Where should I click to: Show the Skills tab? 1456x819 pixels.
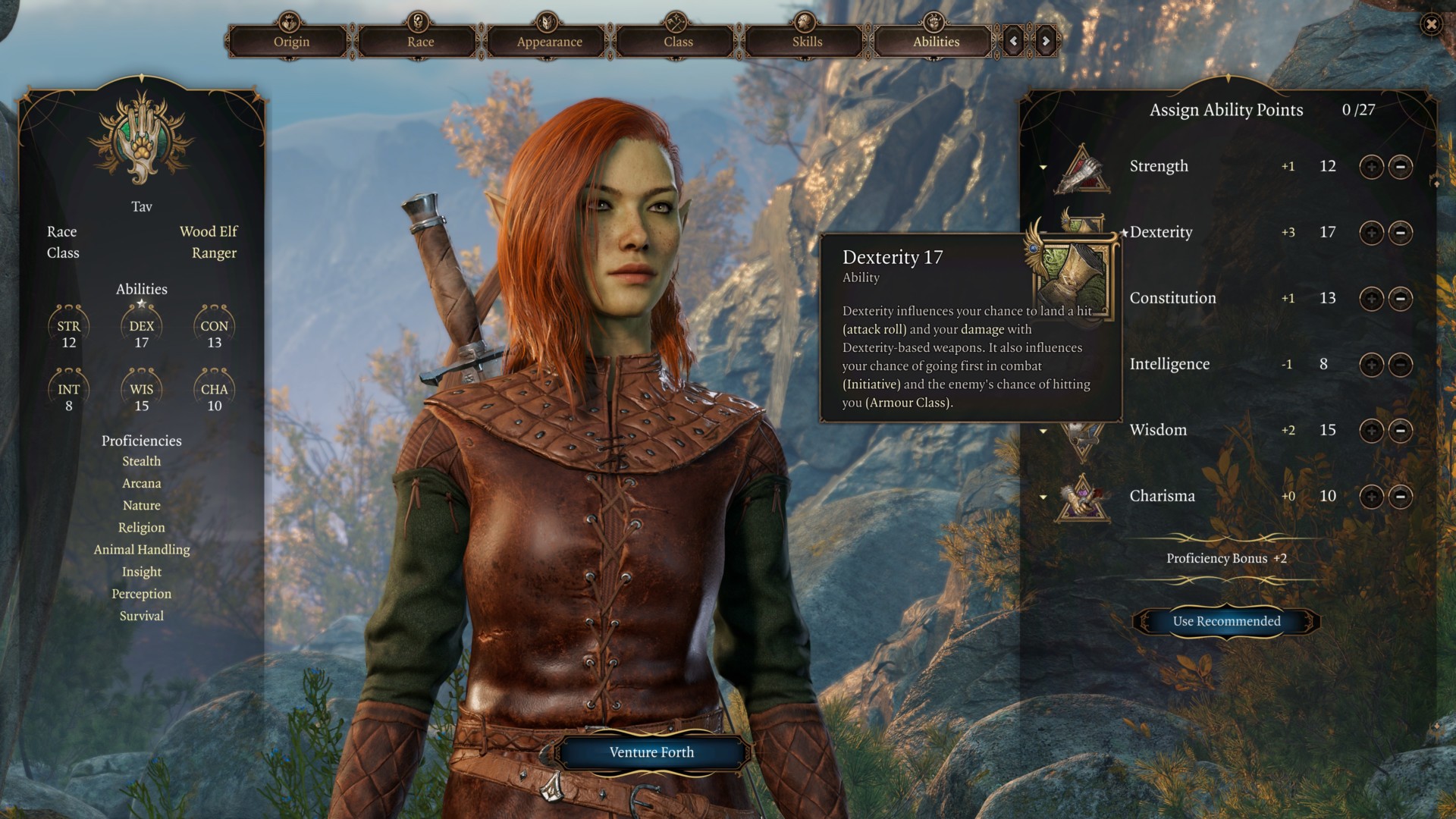coord(807,42)
